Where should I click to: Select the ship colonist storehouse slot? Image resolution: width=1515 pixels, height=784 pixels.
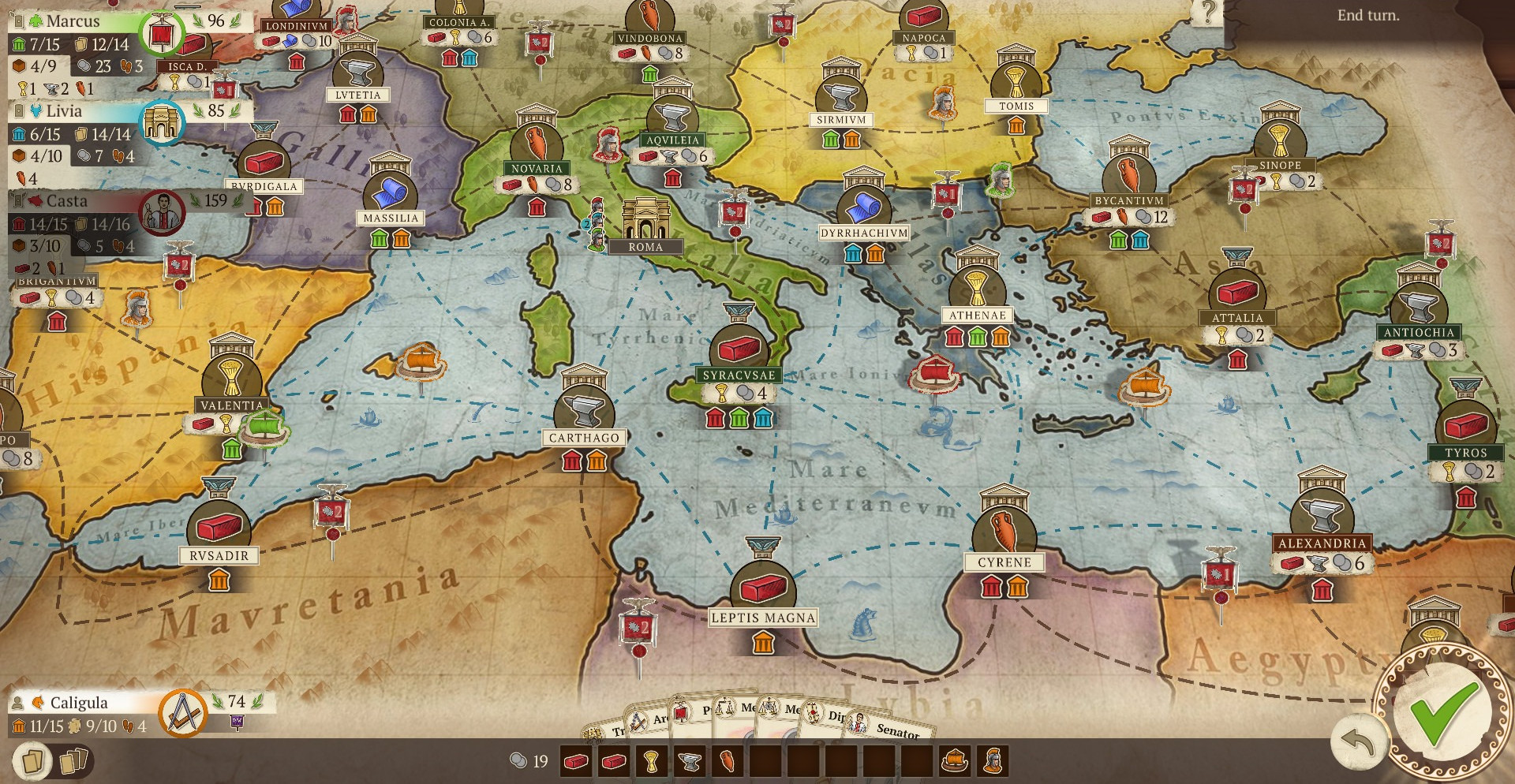click(955, 762)
